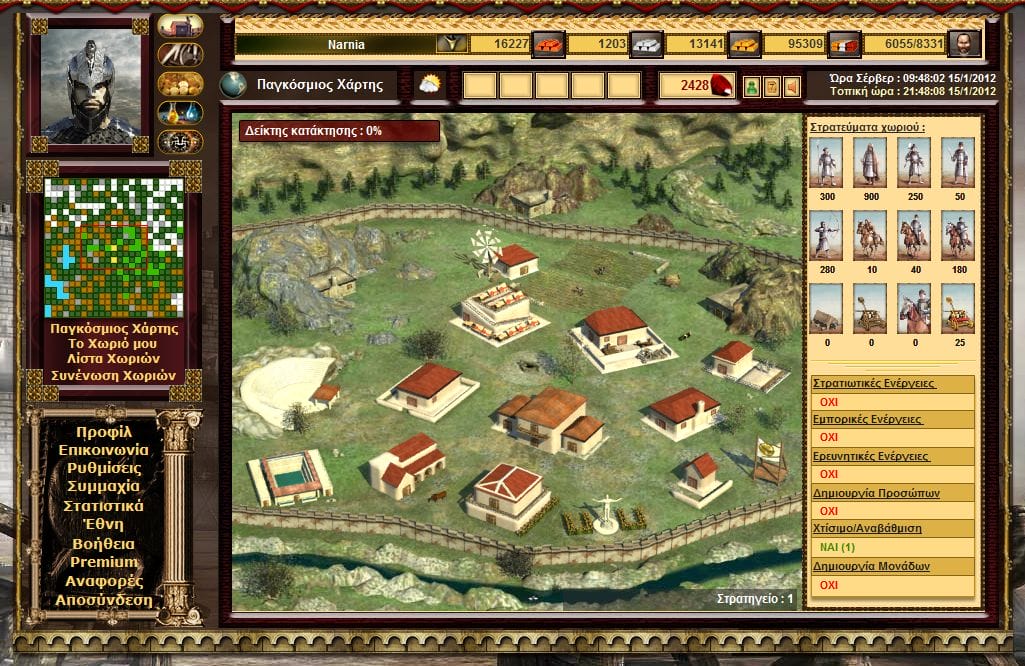Select Συνένωση Χωριών

[x=114, y=376]
